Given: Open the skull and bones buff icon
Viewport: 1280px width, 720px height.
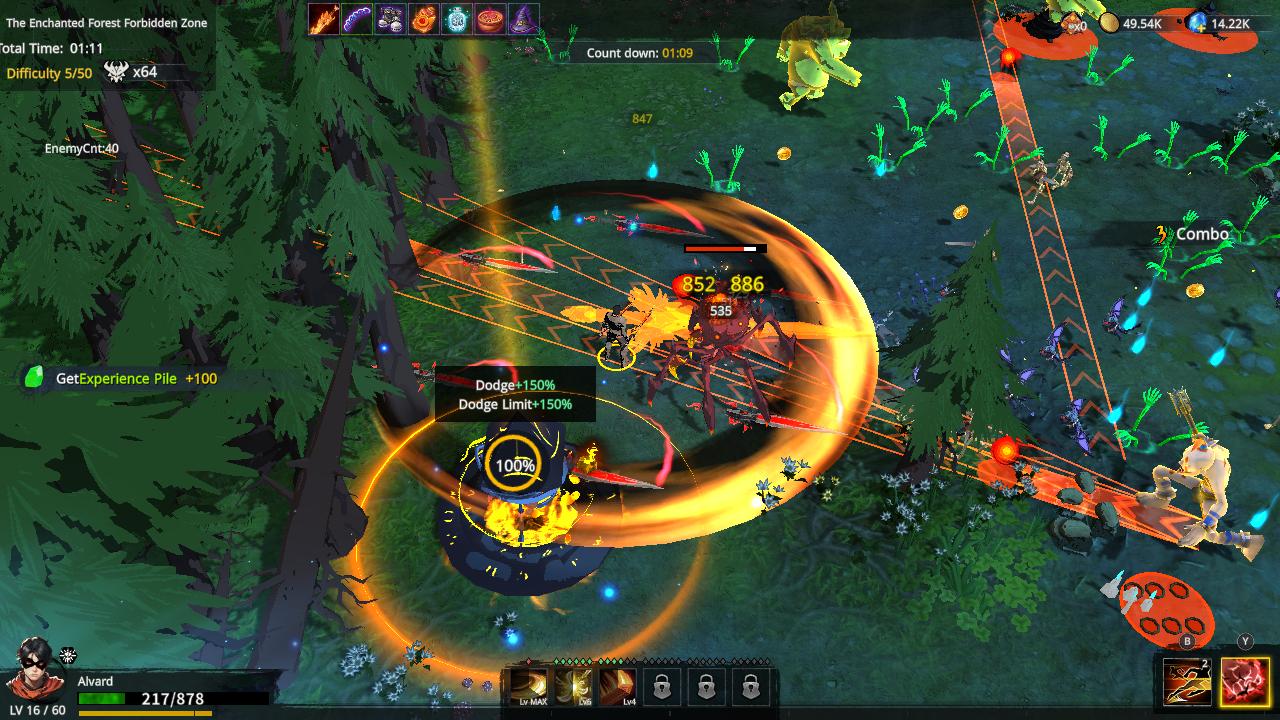Looking at the screenshot, I should [x=389, y=18].
